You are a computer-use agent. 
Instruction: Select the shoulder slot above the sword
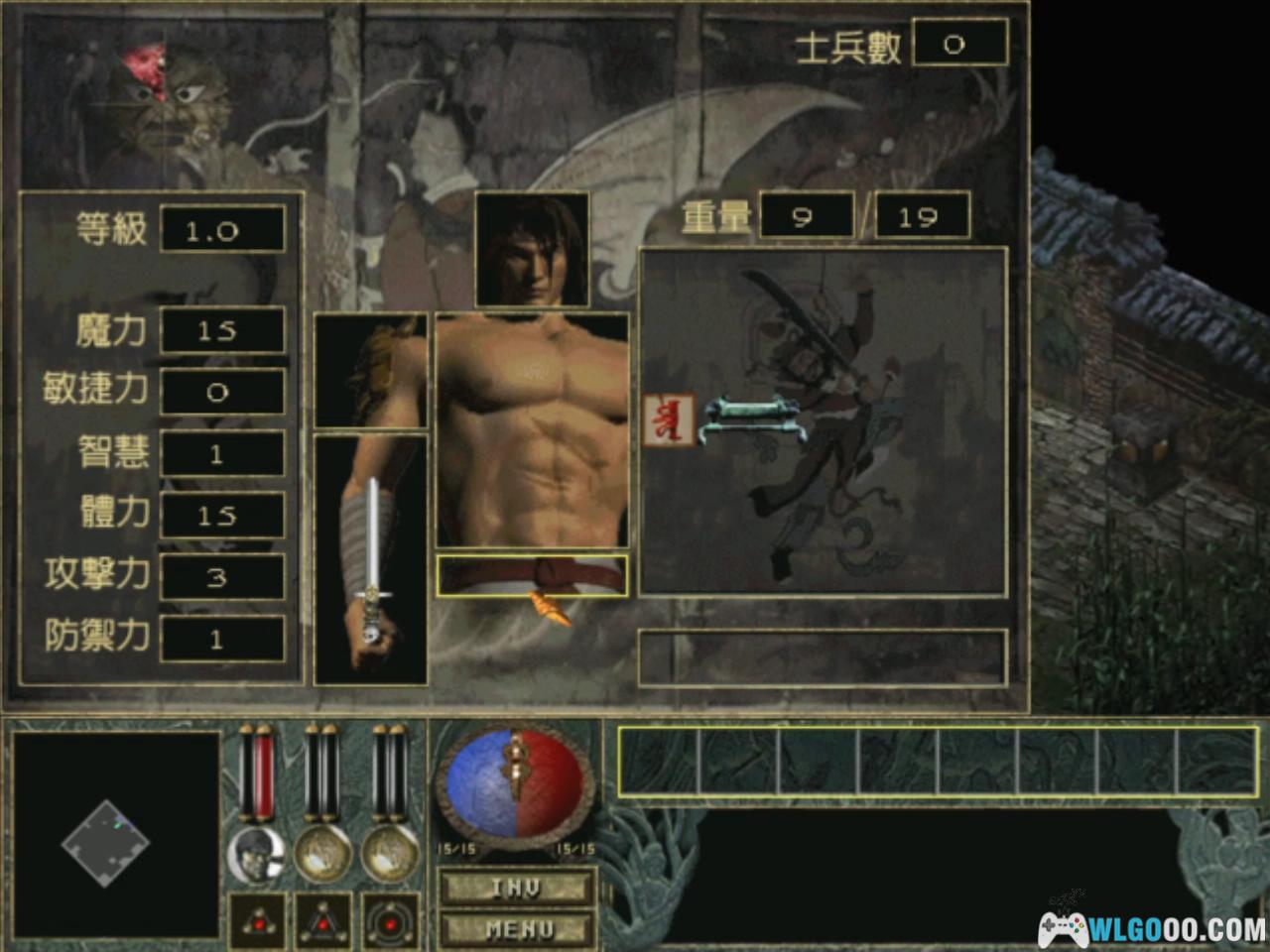pos(371,371)
